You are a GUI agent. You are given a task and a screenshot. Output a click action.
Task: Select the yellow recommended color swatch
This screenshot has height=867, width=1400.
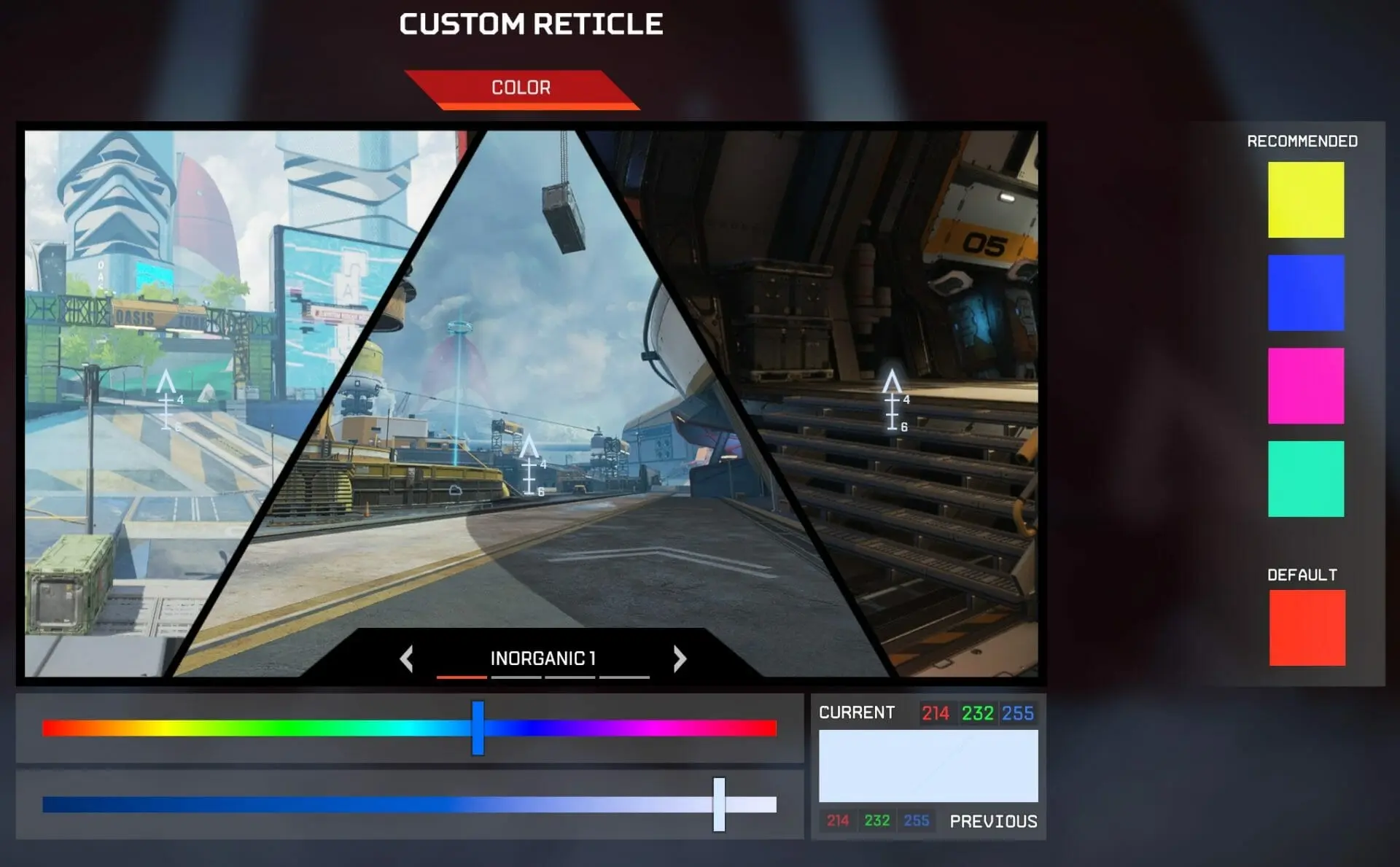coord(1305,199)
